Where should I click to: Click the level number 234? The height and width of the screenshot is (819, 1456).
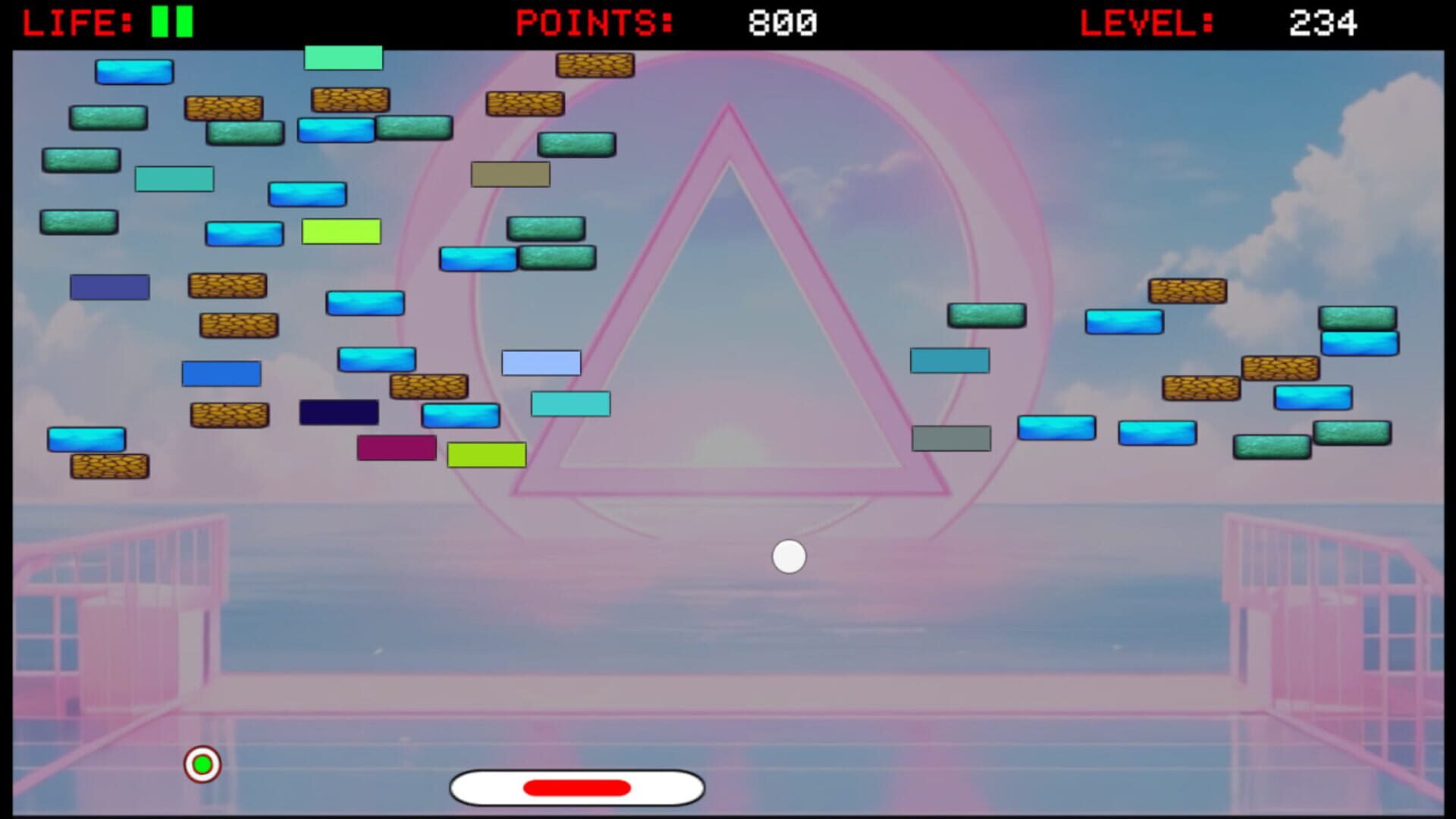click(1323, 21)
